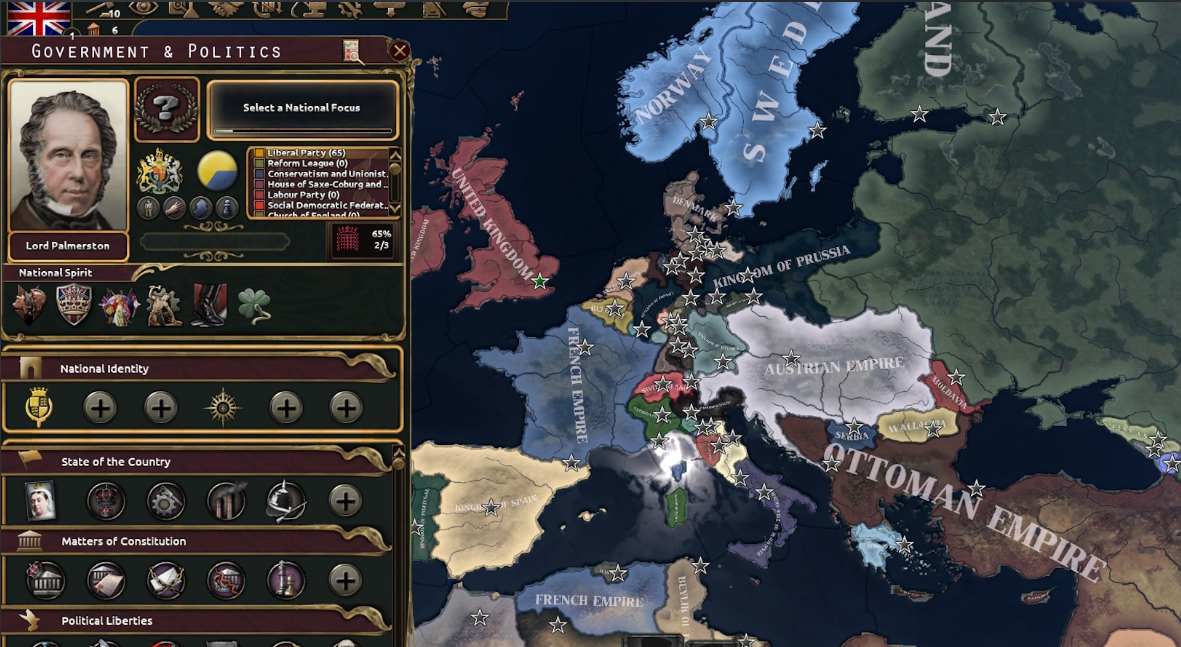The width and height of the screenshot is (1181, 647).
Task: Inspect the black riding boot national spirit
Action: tap(208, 305)
